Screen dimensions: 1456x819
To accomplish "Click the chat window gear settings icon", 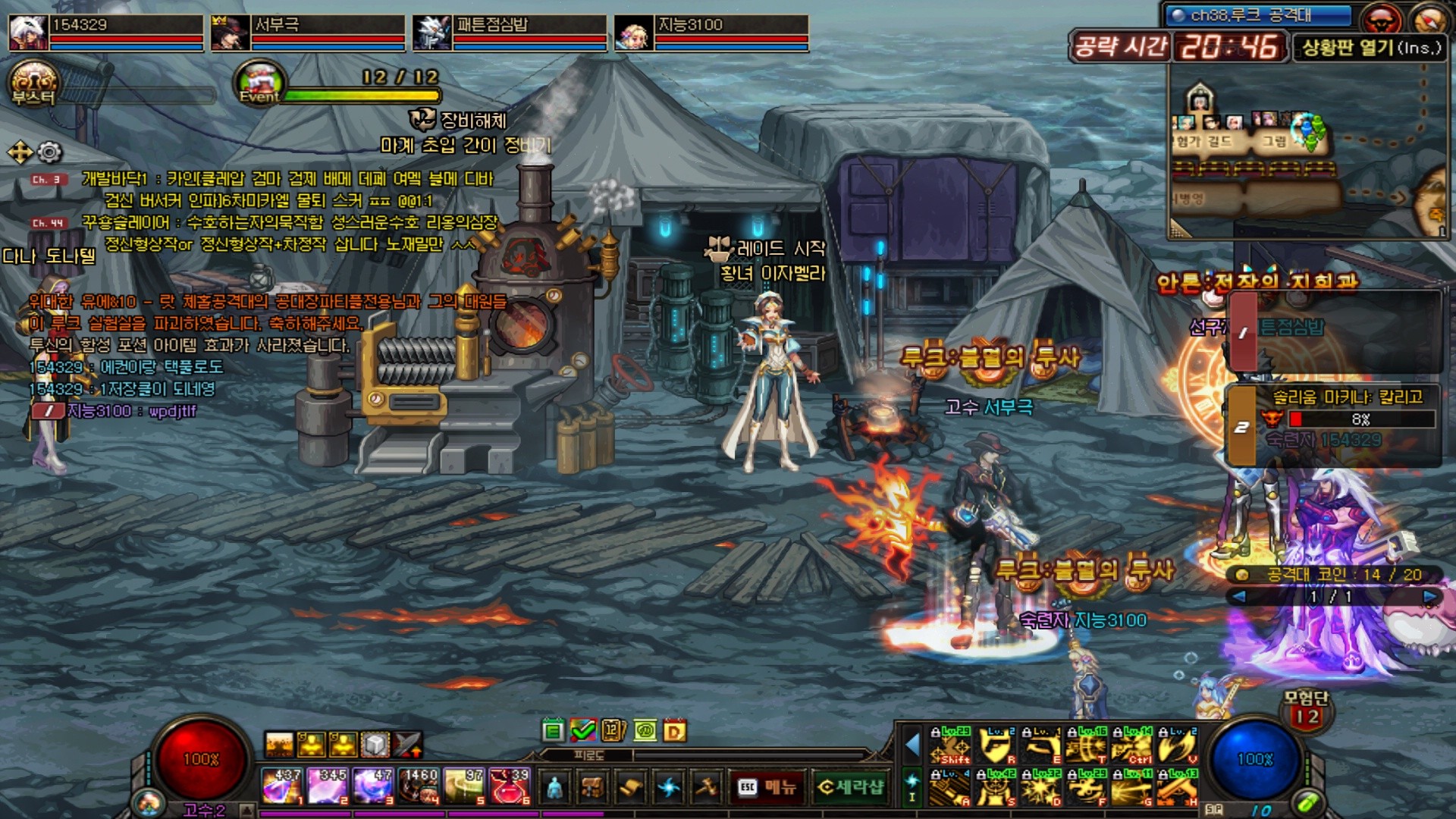I will tap(50, 152).
